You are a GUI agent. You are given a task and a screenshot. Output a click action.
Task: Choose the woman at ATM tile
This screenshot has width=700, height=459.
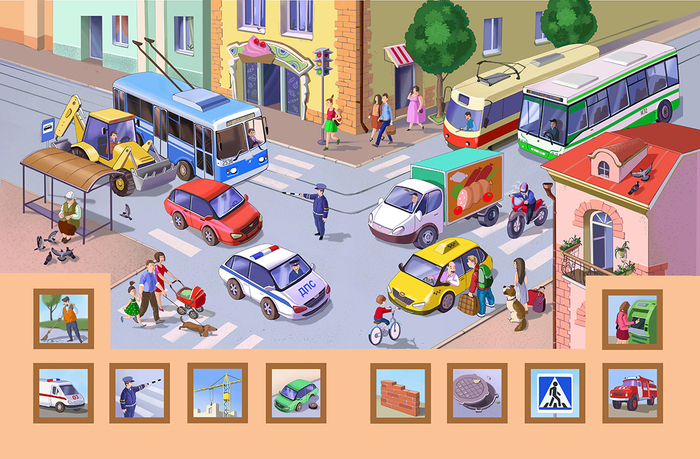coord(632,319)
